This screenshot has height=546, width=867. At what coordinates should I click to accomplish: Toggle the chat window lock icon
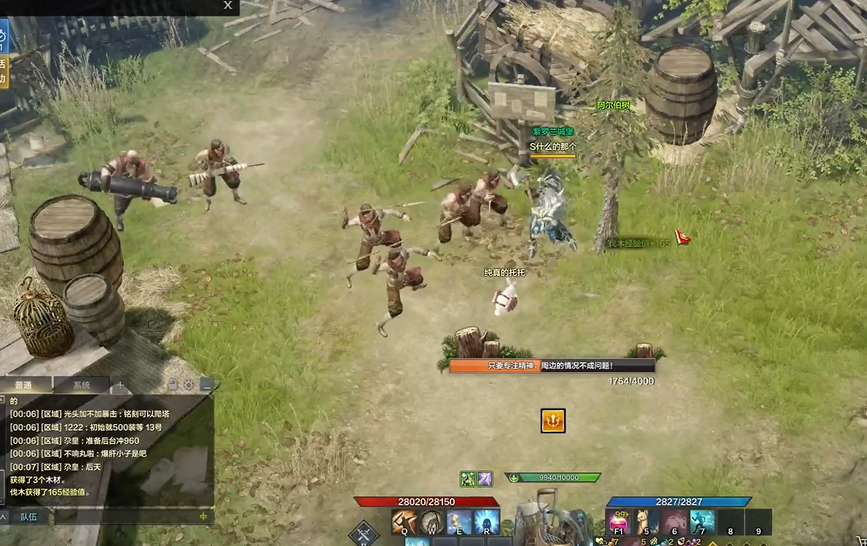point(172,385)
